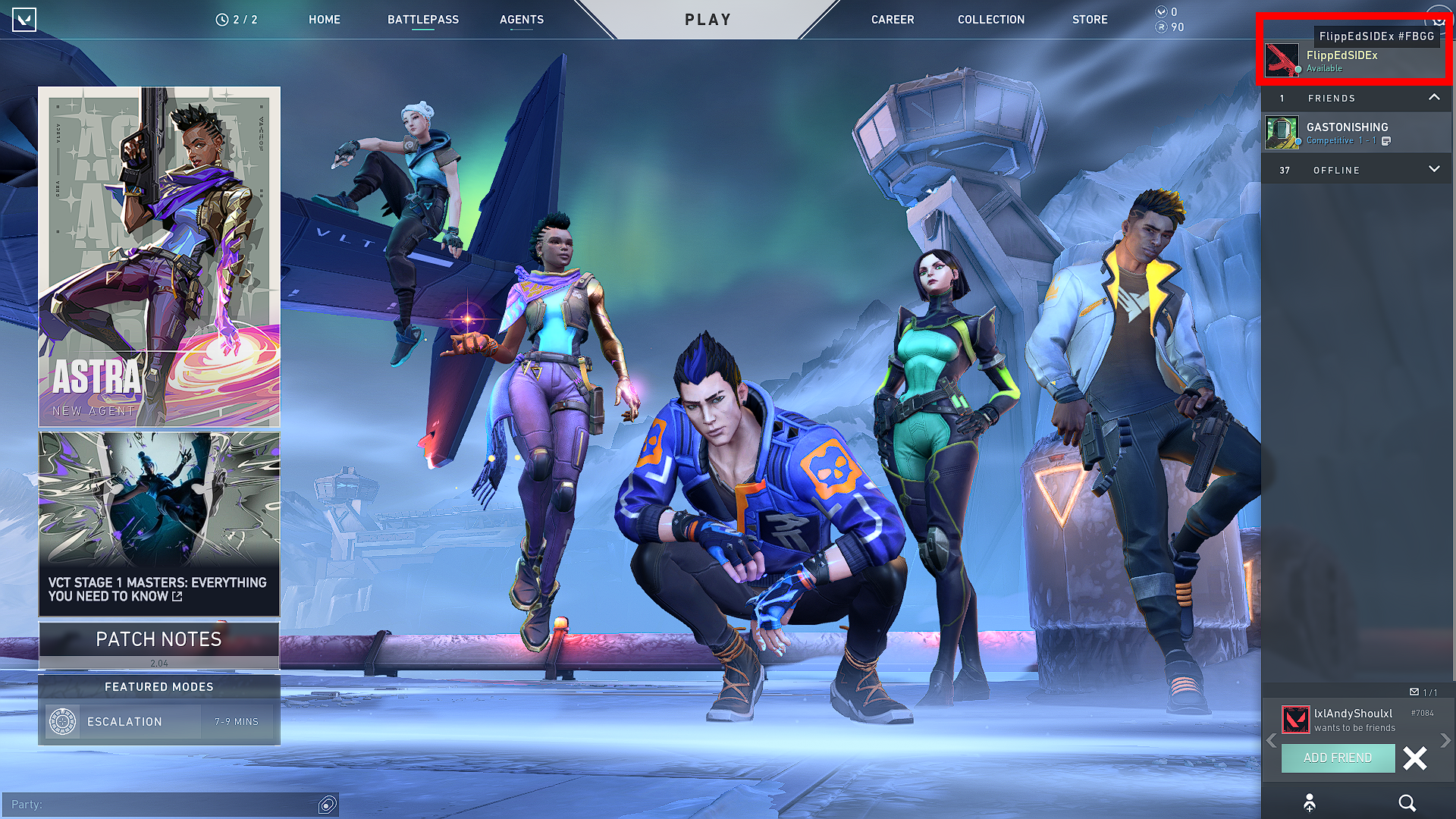View the CAREER tab

893,20
